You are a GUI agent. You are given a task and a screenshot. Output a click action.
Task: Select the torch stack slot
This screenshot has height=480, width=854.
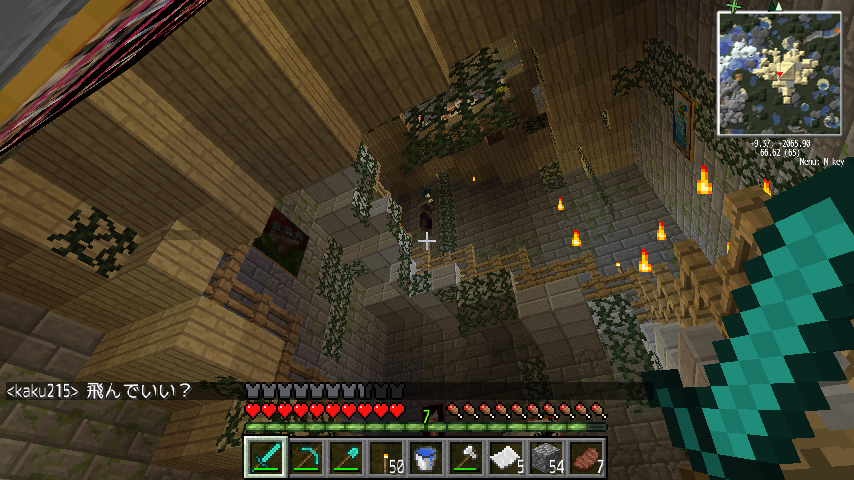coord(386,458)
